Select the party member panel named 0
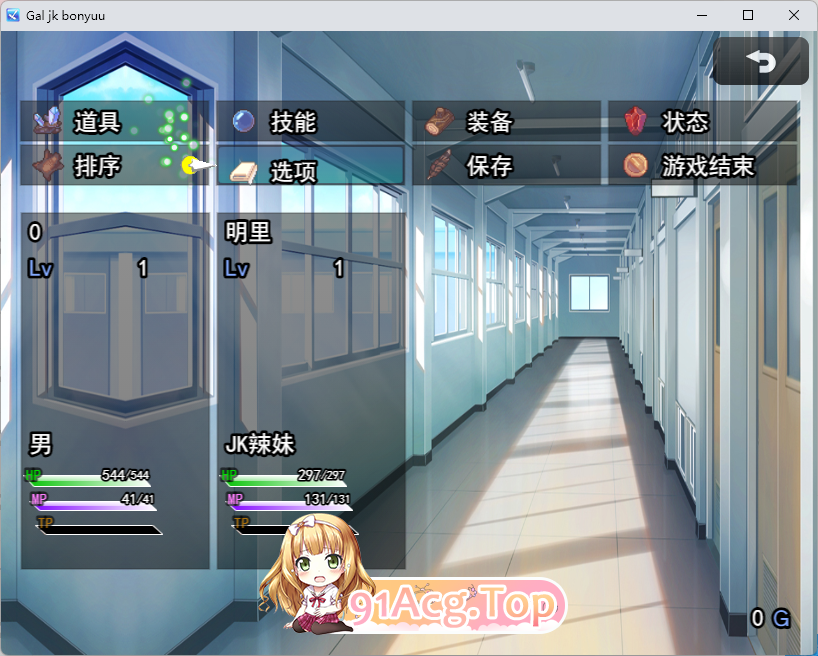The height and width of the screenshot is (656, 818). (115, 390)
